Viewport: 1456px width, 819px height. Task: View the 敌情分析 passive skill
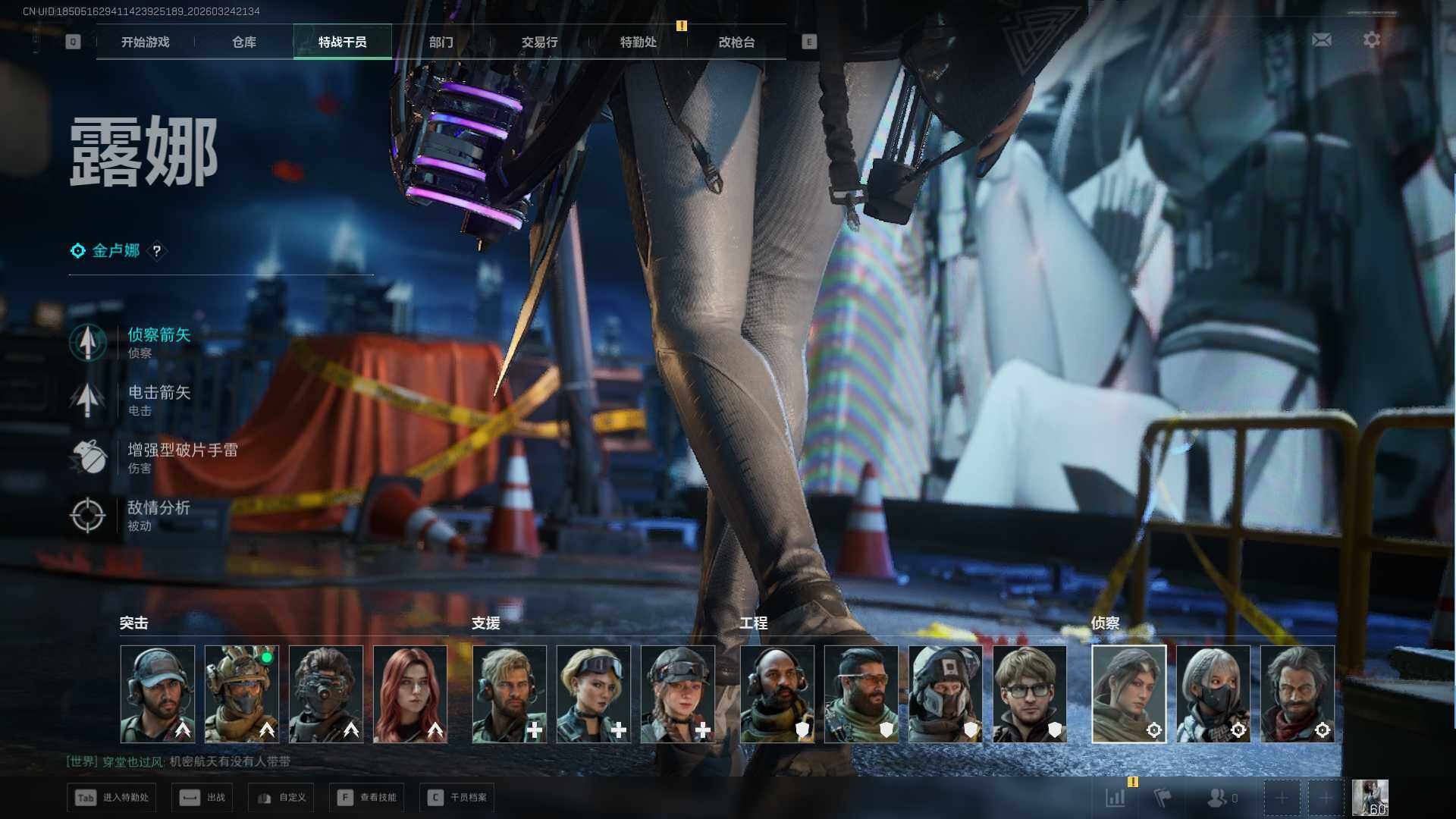[158, 515]
